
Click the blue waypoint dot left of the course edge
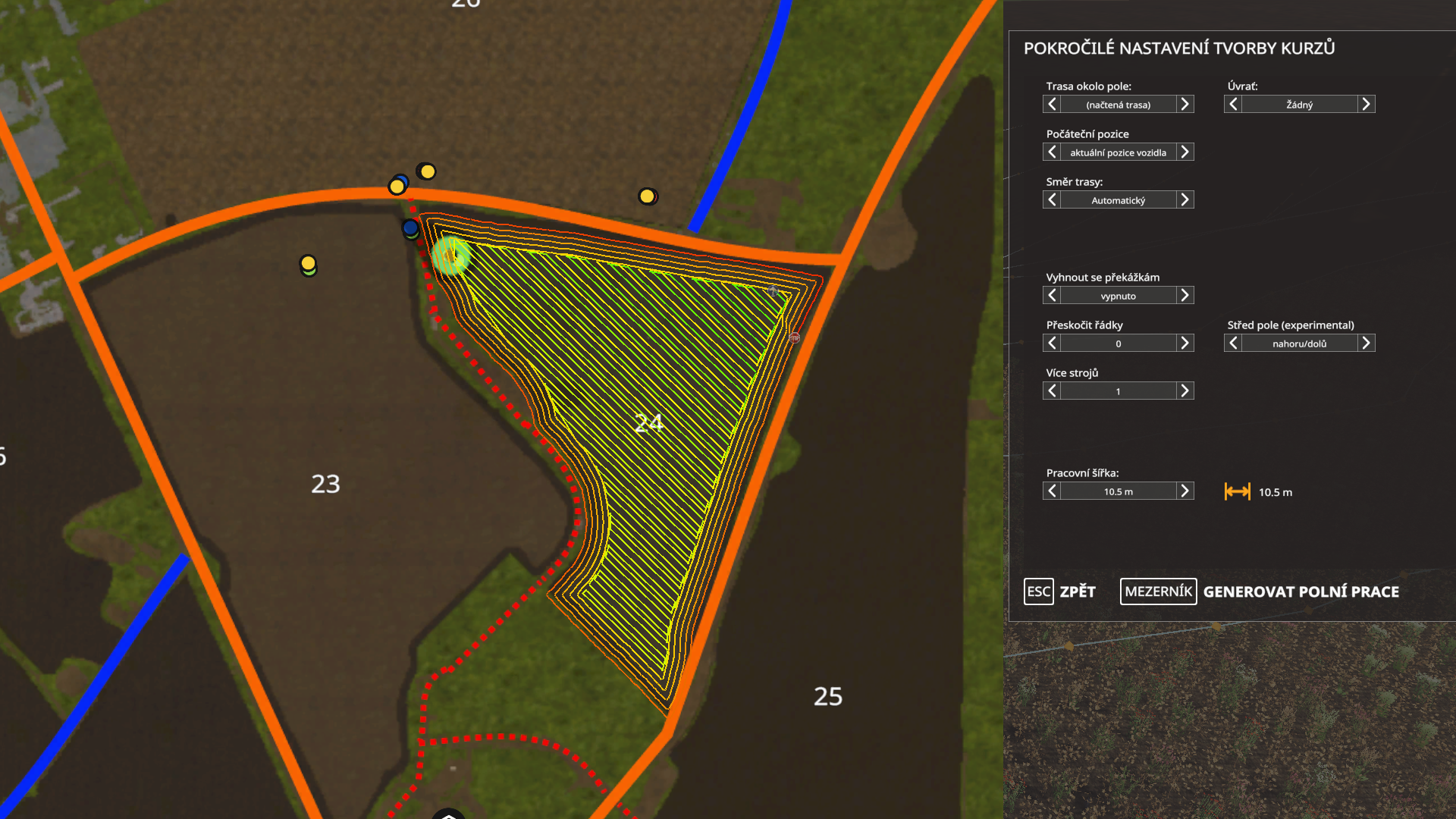tap(409, 227)
